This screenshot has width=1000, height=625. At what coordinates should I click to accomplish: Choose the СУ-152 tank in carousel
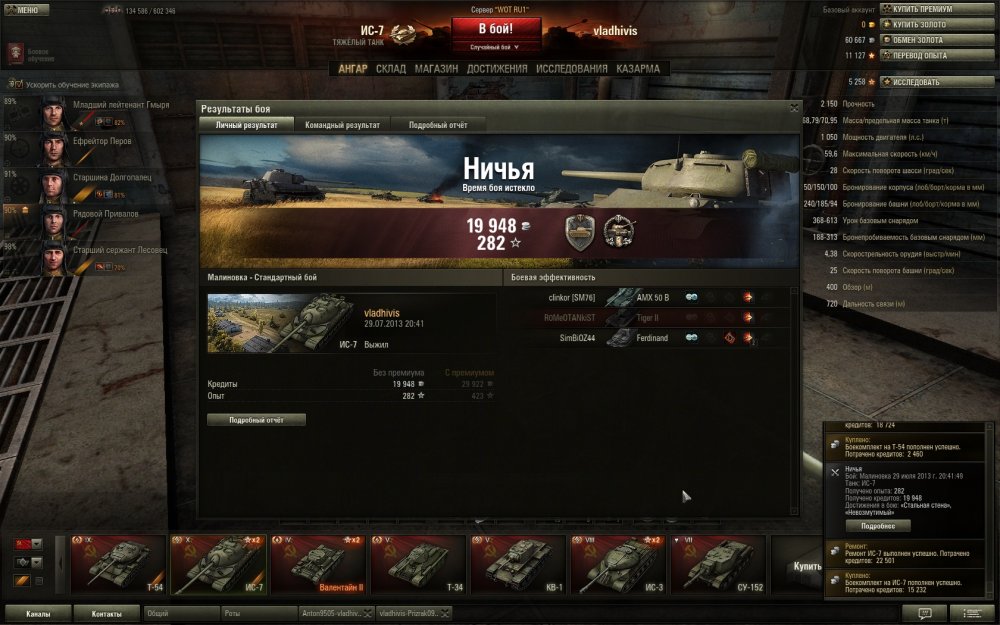717,565
